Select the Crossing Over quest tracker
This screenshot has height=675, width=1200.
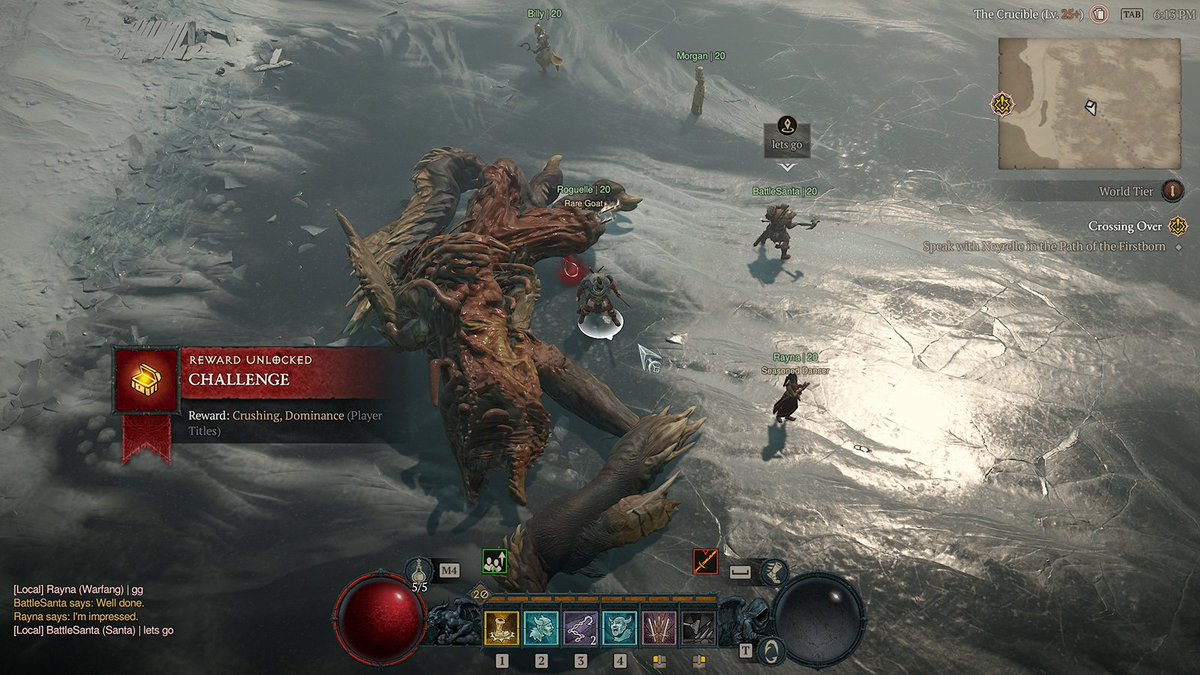point(1125,226)
